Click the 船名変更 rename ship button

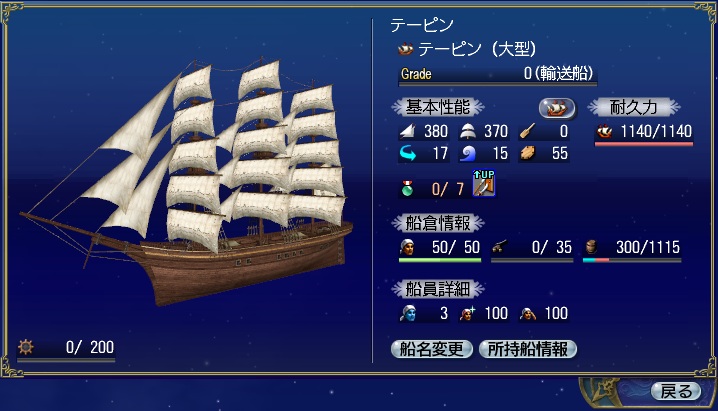tap(431, 349)
